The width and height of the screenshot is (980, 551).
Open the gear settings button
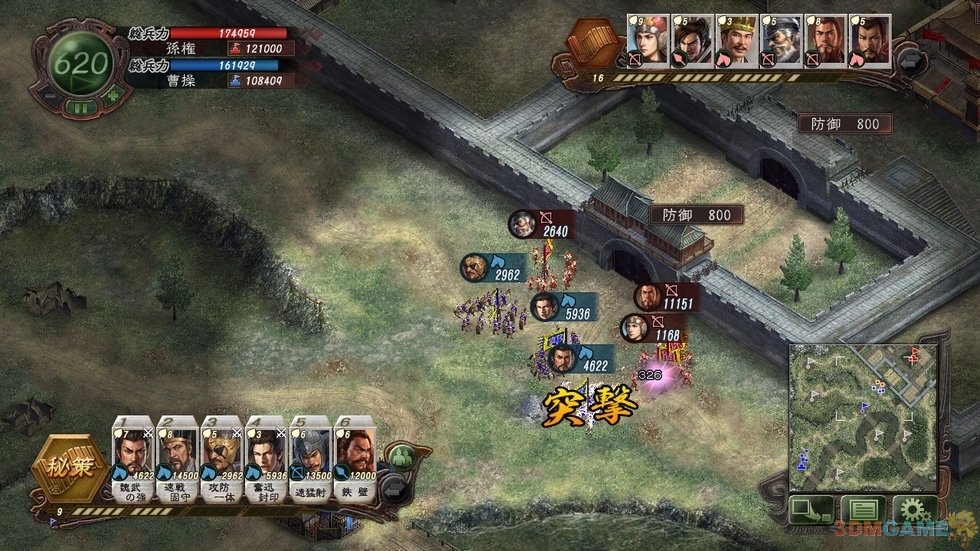tap(913, 509)
